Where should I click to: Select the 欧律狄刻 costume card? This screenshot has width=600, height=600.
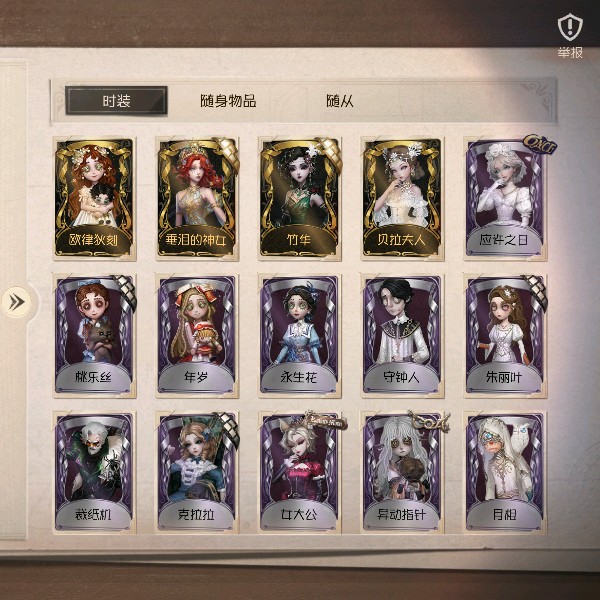pos(94,197)
